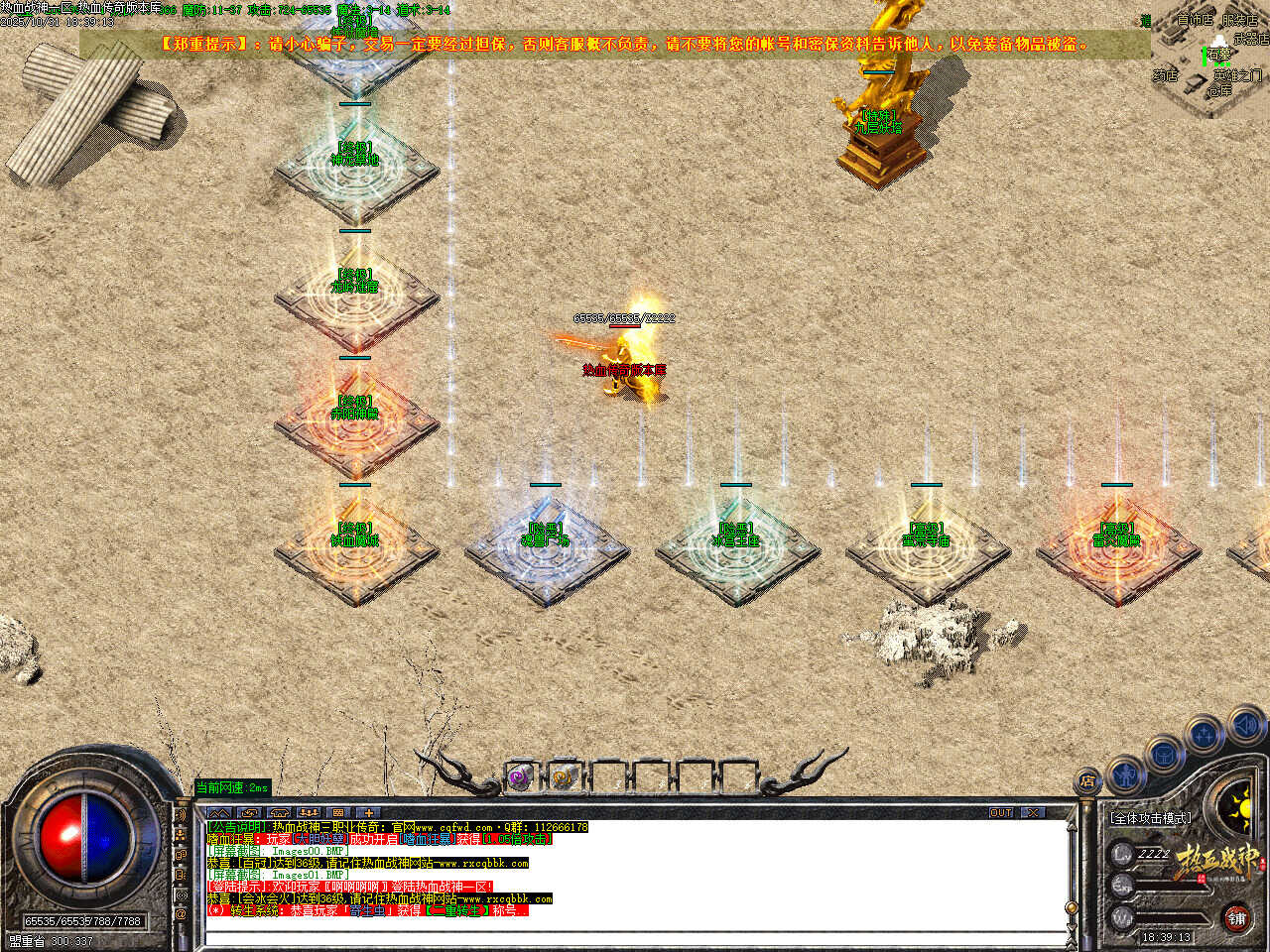1270x952 pixels.
Task: Click the chat scrollbar's gold knob
Action: tap(1071, 907)
